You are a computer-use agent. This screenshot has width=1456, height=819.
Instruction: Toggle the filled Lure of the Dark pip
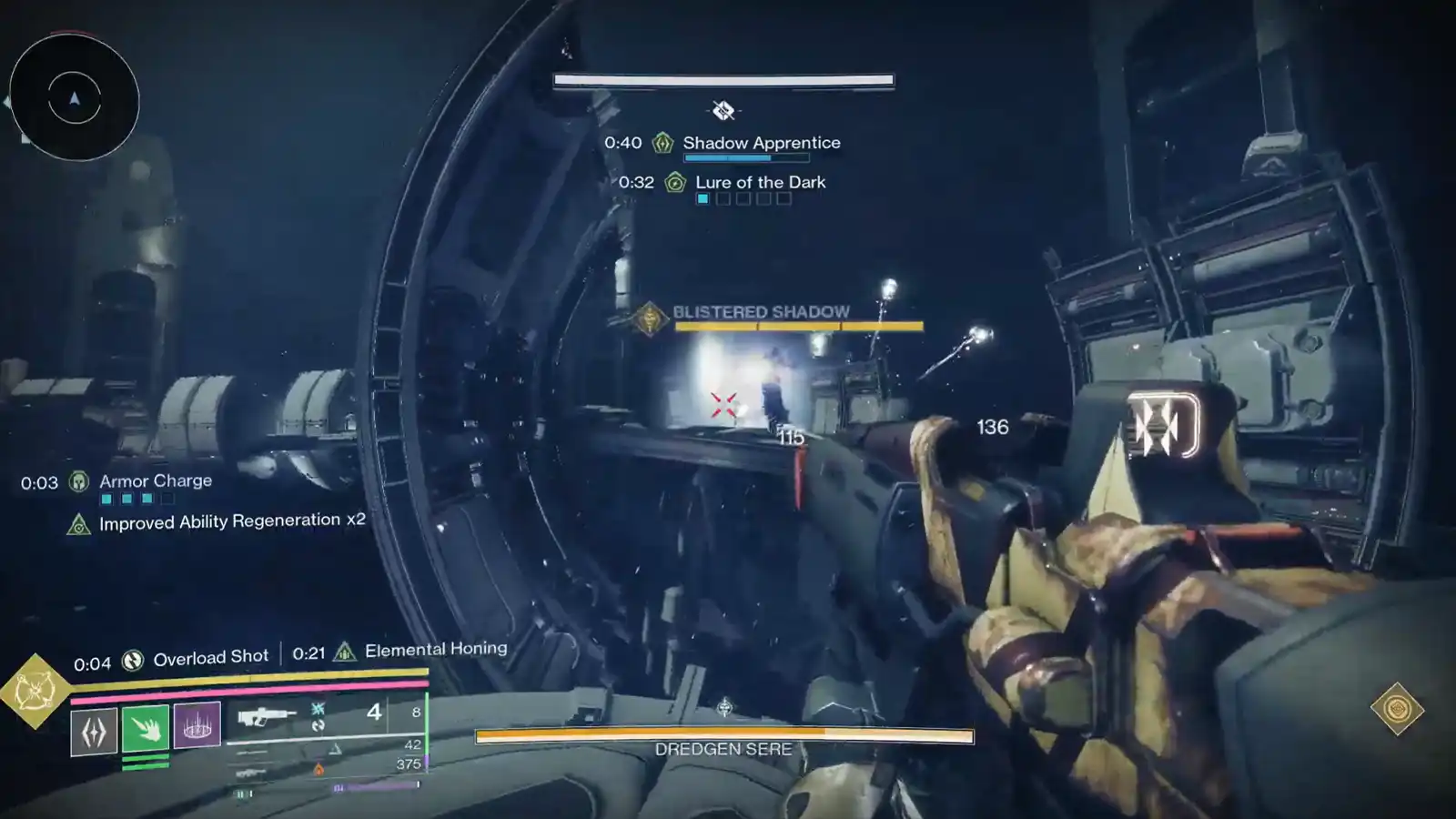pyautogui.click(x=703, y=198)
